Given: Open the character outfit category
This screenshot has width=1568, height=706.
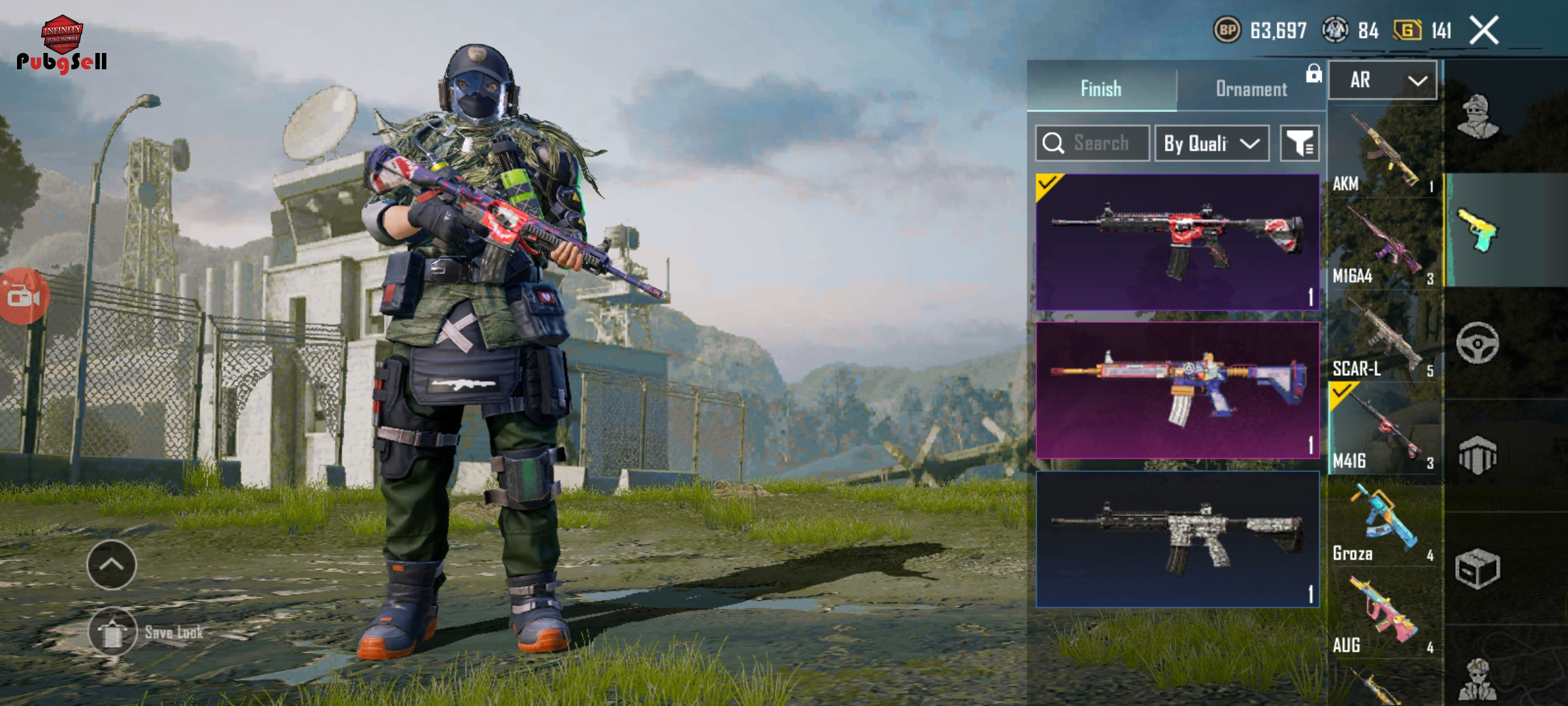Looking at the screenshot, I should coord(1479,118).
